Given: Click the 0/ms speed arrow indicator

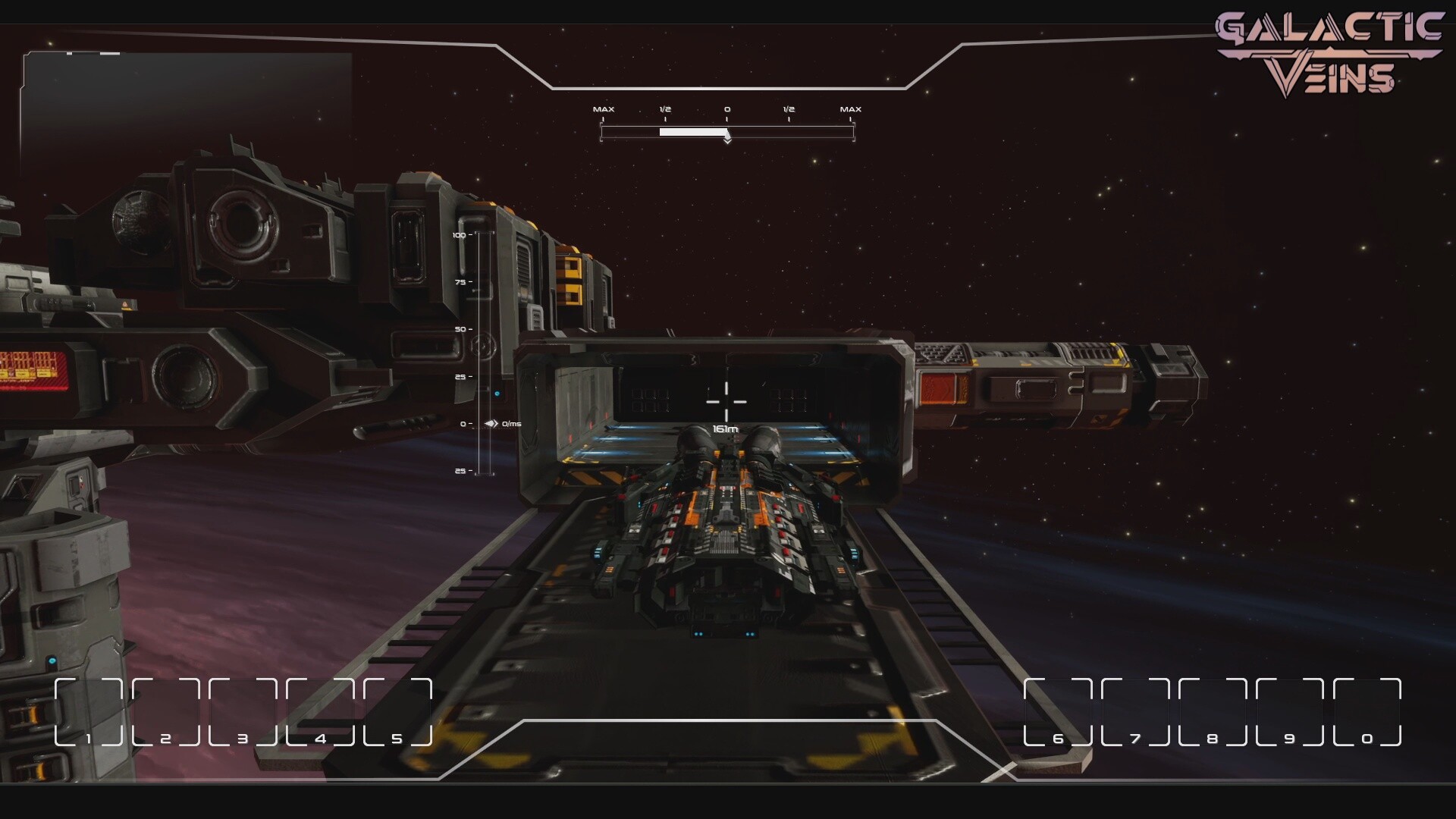Looking at the screenshot, I should (x=500, y=425).
